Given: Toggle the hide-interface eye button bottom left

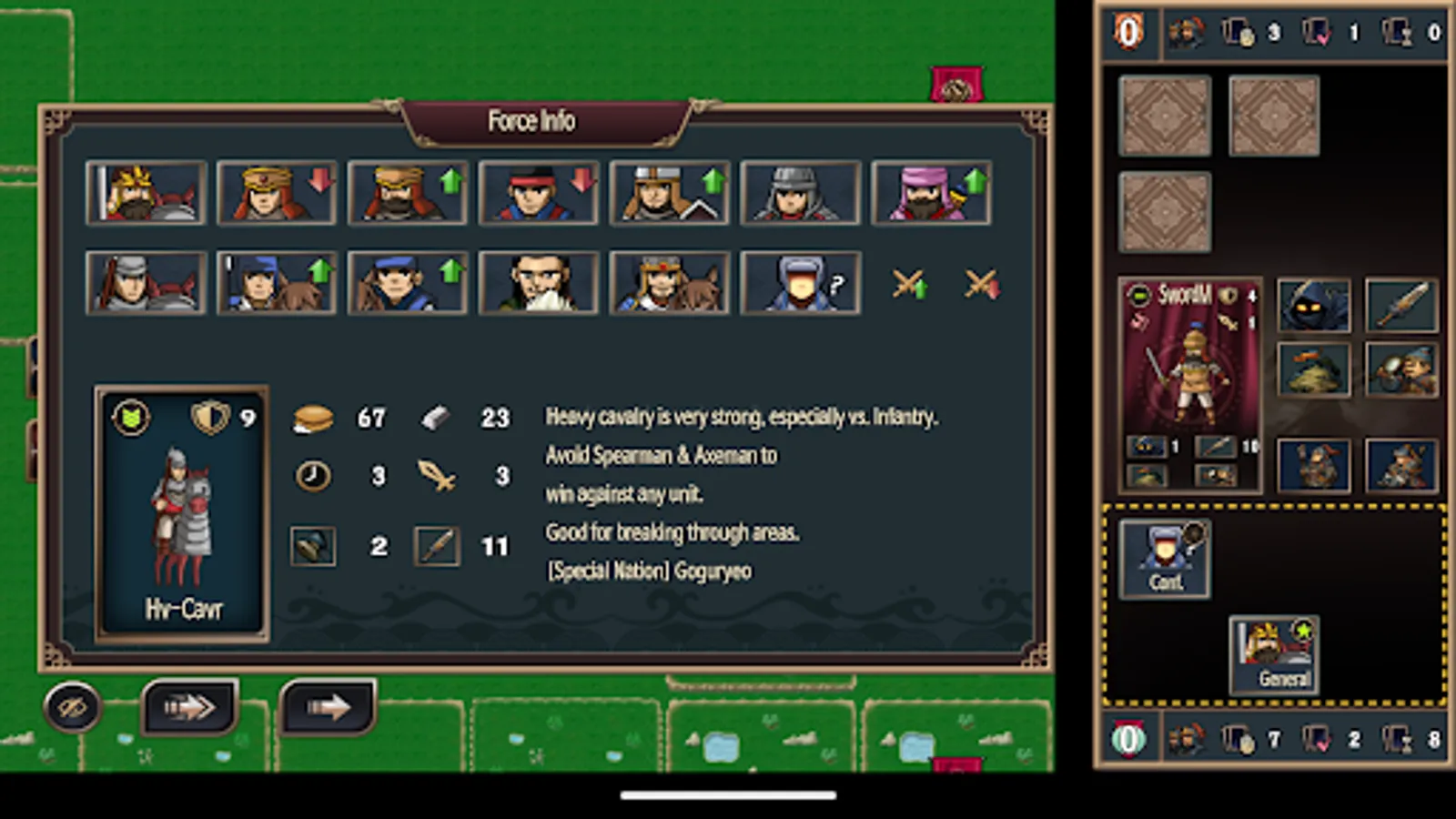Looking at the screenshot, I should (x=72, y=707).
